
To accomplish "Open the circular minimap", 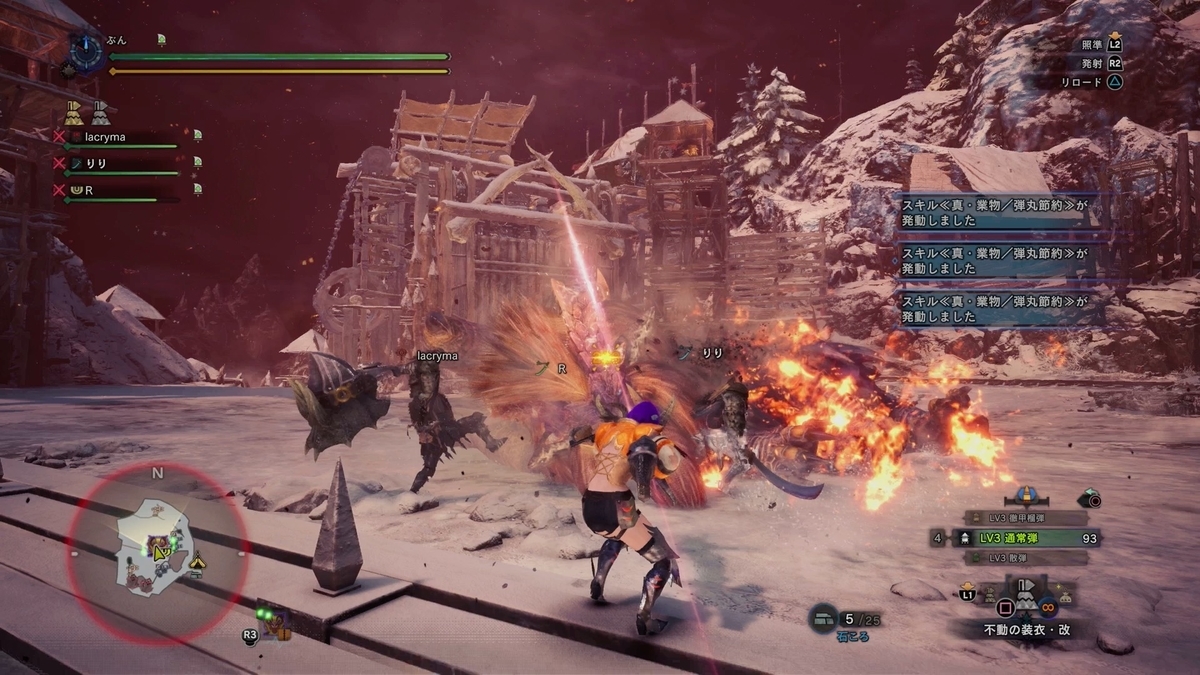I will 157,552.
